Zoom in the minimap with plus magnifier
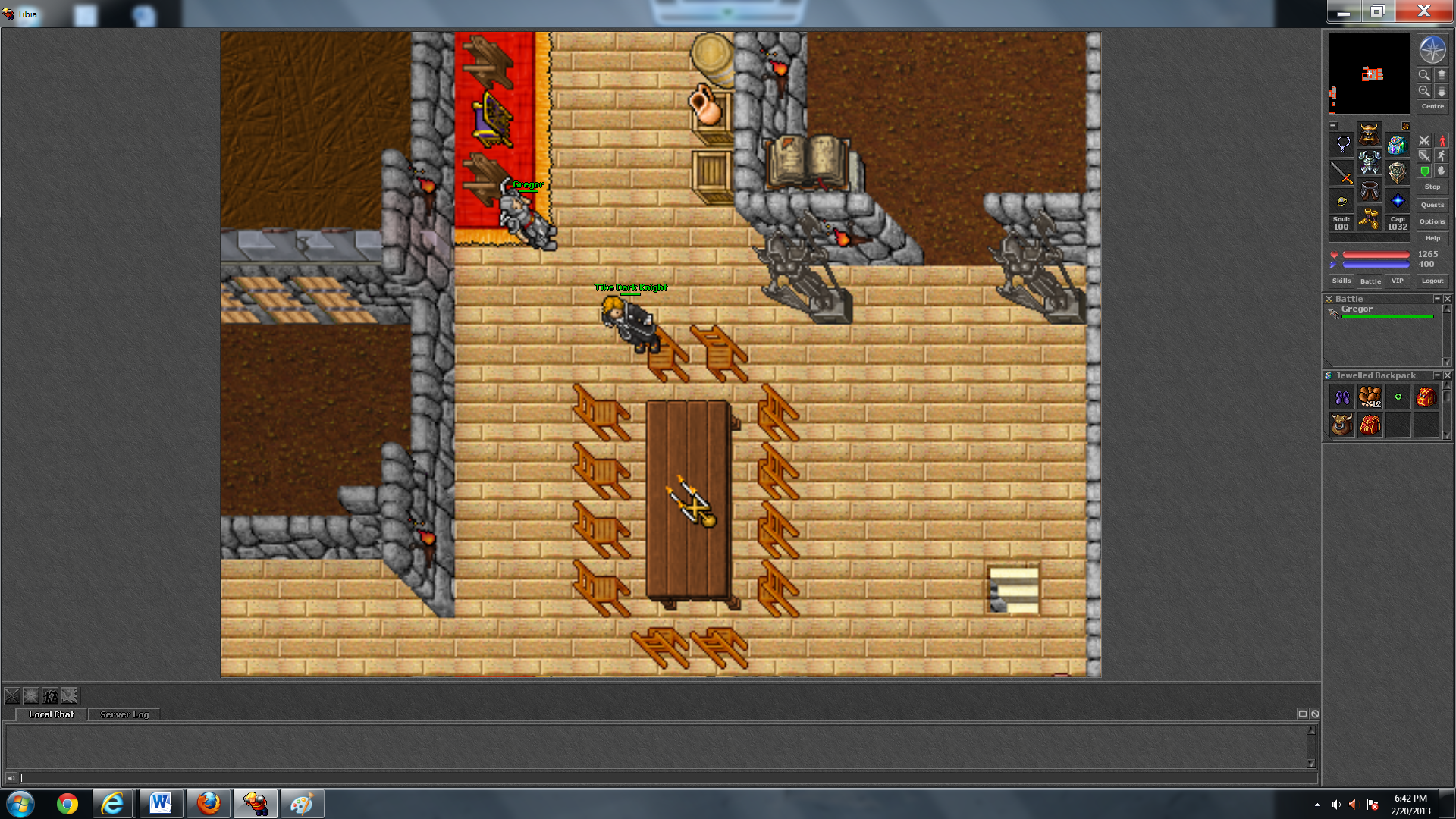 click(x=1424, y=91)
